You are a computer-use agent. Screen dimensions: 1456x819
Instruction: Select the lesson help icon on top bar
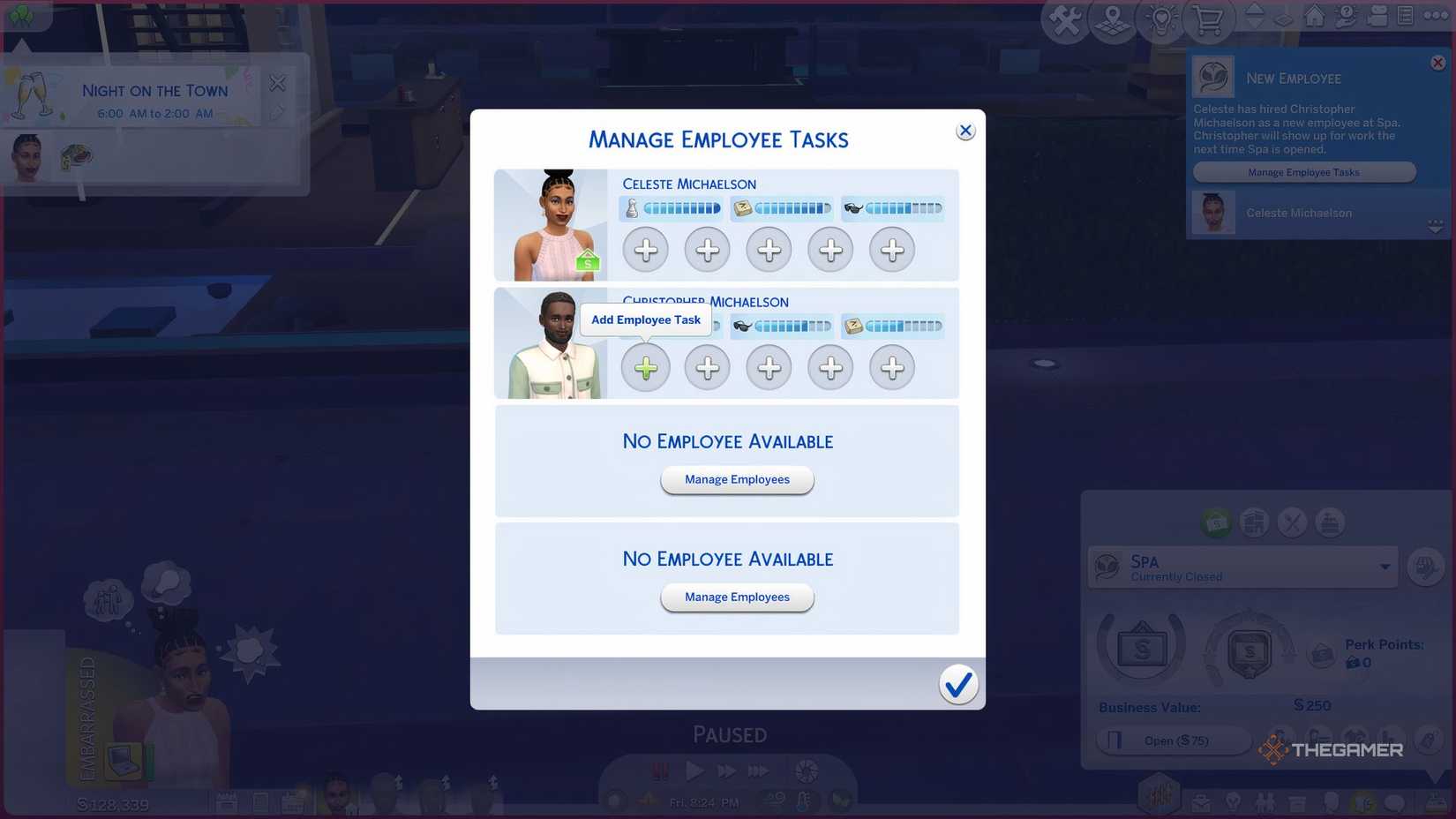(x=1345, y=16)
